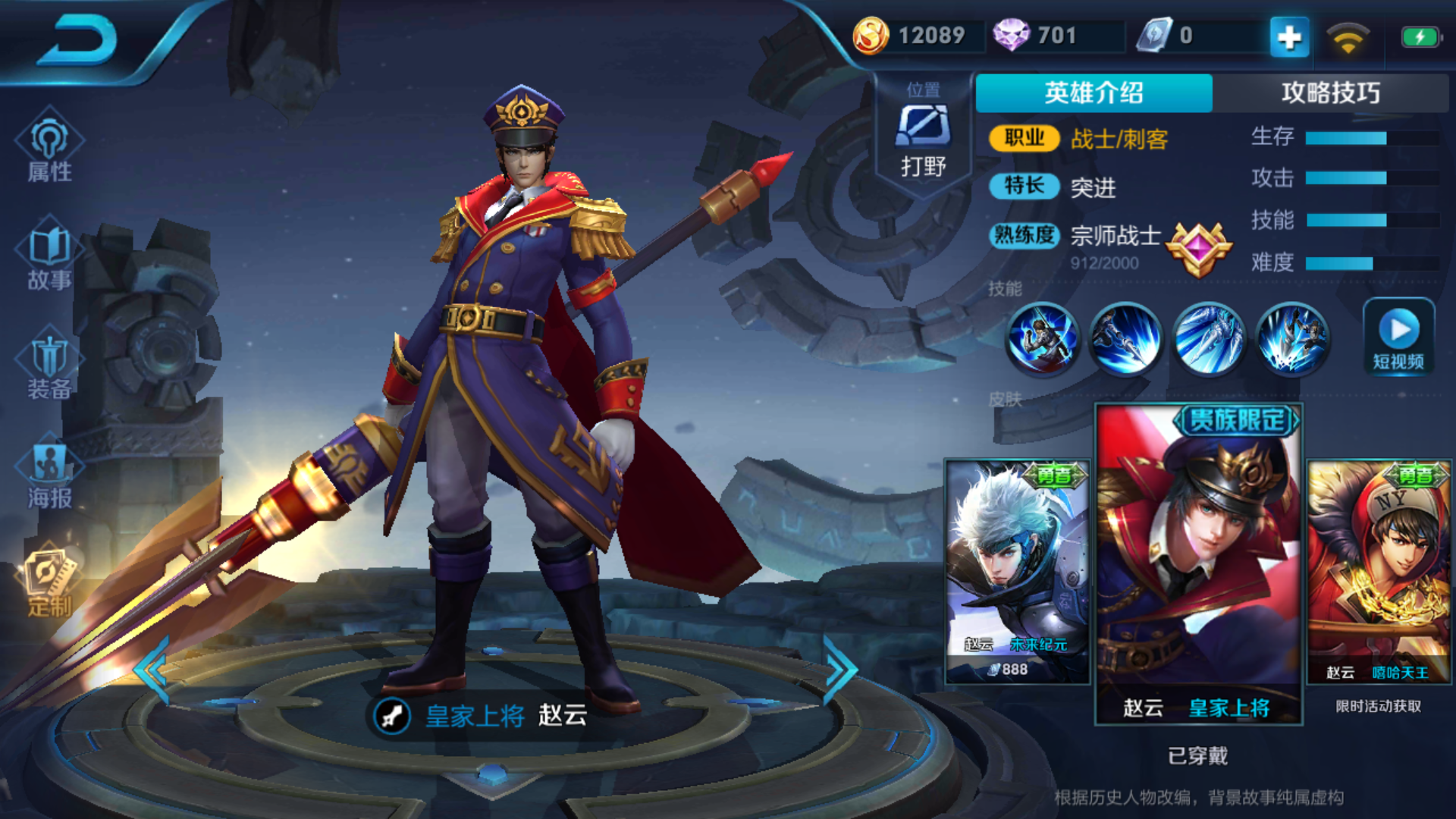Select the 皇家上将 skin card
The height and width of the screenshot is (819, 1456).
[1198, 565]
